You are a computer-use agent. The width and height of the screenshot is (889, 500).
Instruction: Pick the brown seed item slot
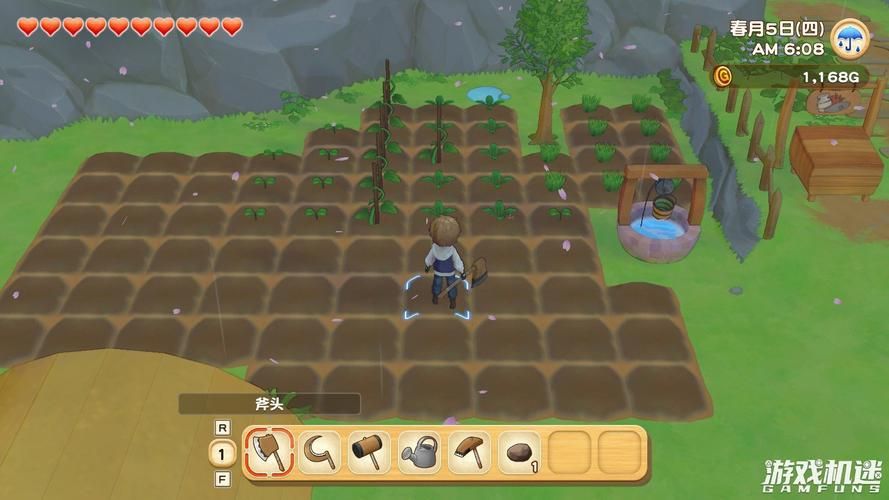pos(519,451)
